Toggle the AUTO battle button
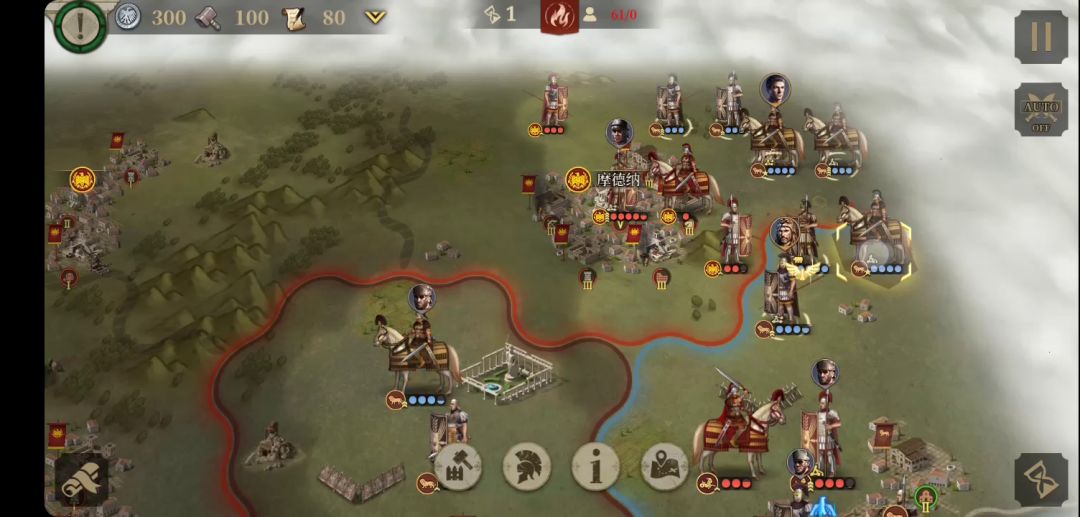This screenshot has width=1080, height=517. 1041,110
